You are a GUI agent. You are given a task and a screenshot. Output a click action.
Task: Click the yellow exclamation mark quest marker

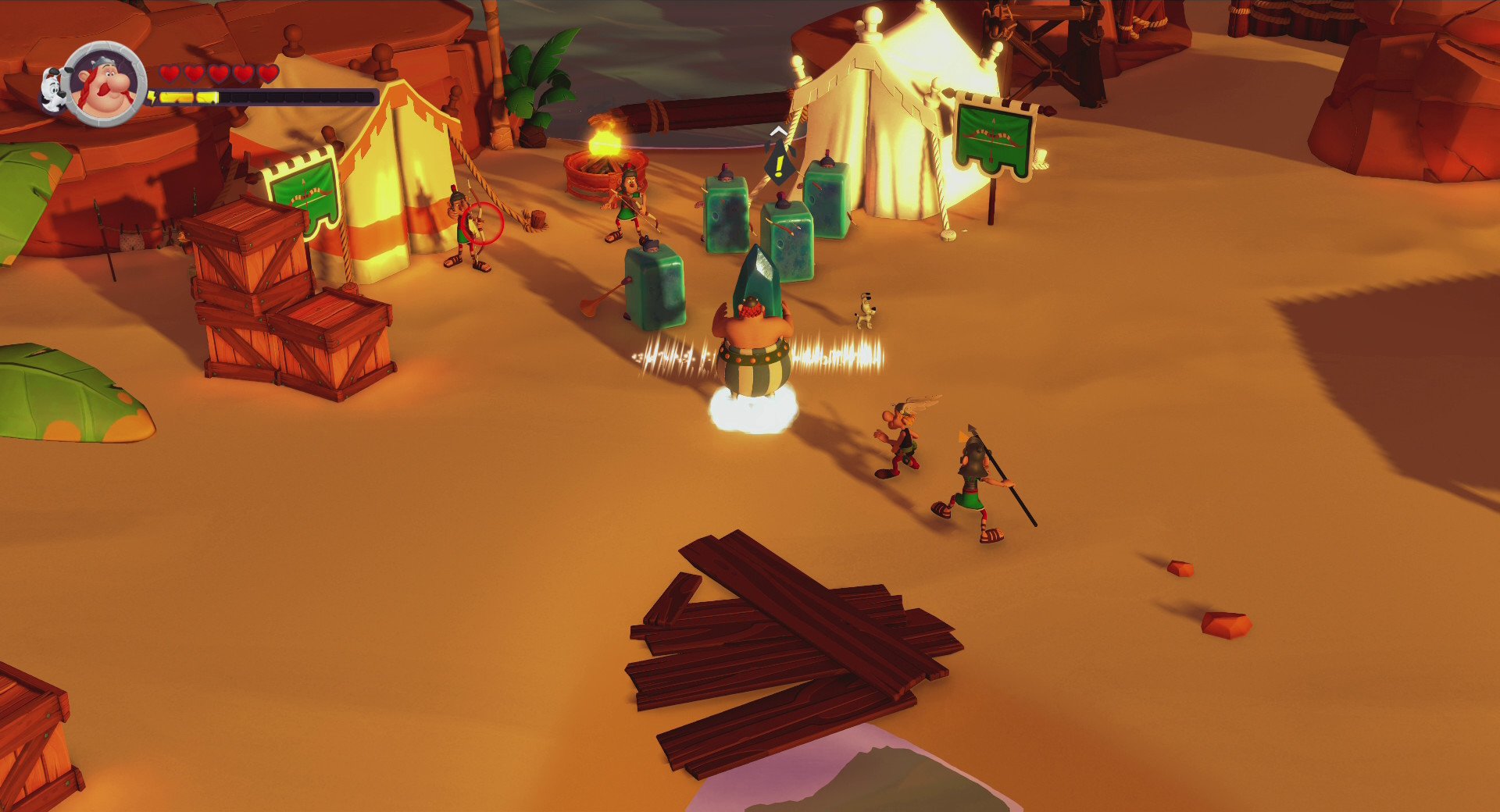pos(778,166)
